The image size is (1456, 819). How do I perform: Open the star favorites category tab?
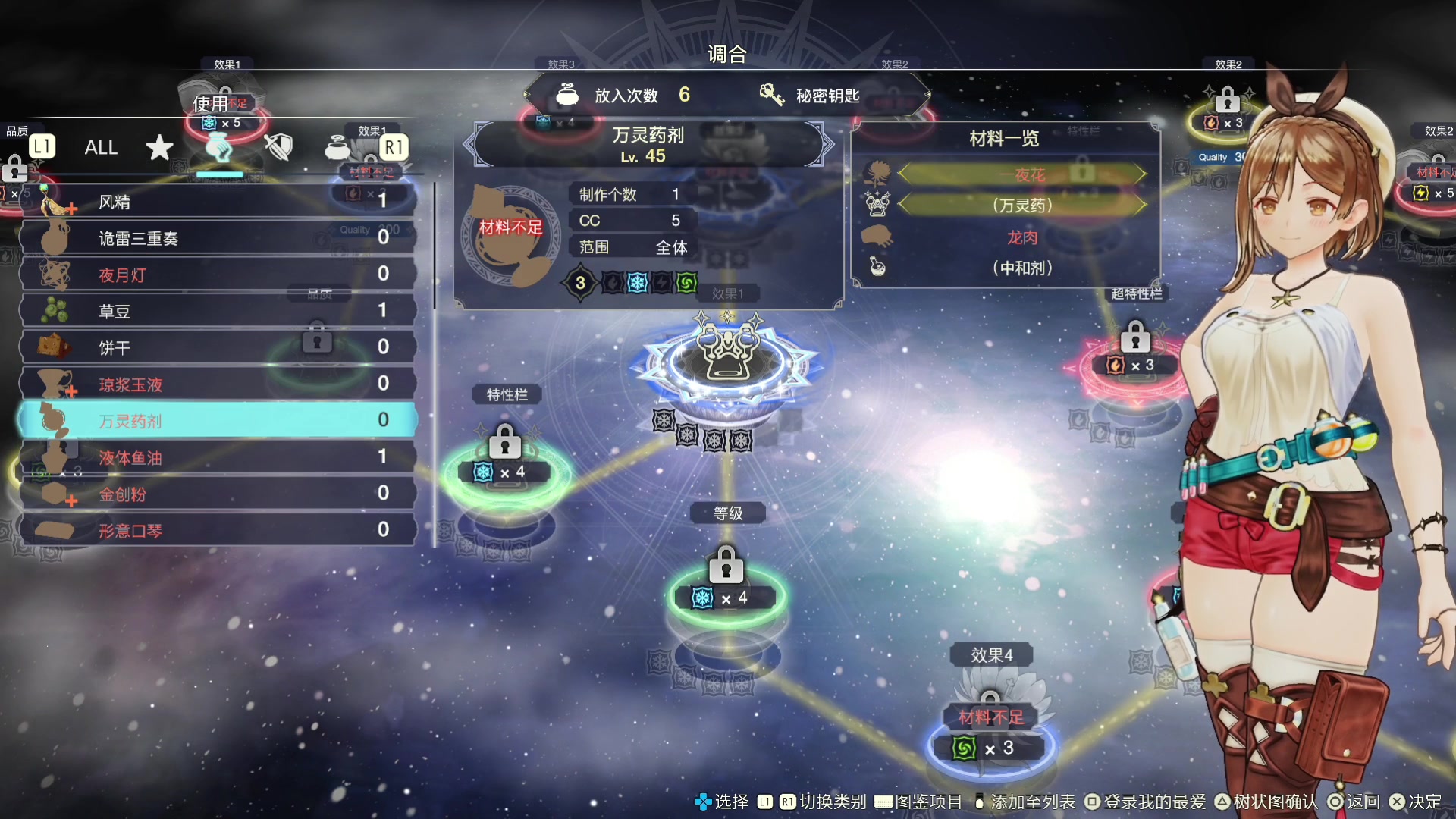tap(159, 147)
